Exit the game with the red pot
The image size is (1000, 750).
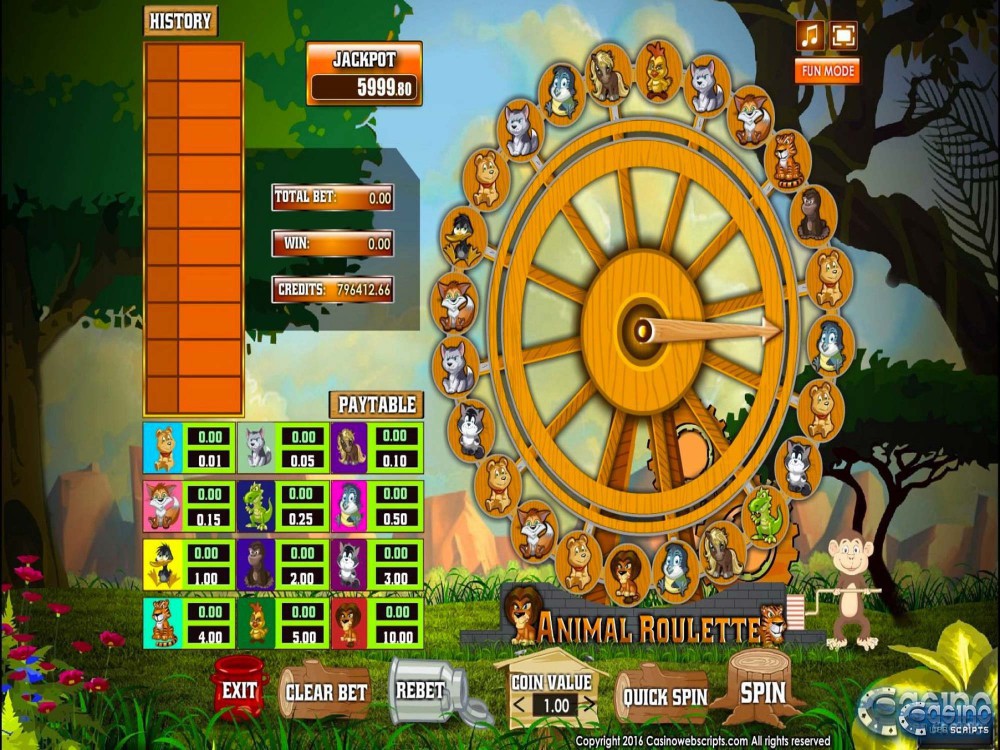coord(239,690)
